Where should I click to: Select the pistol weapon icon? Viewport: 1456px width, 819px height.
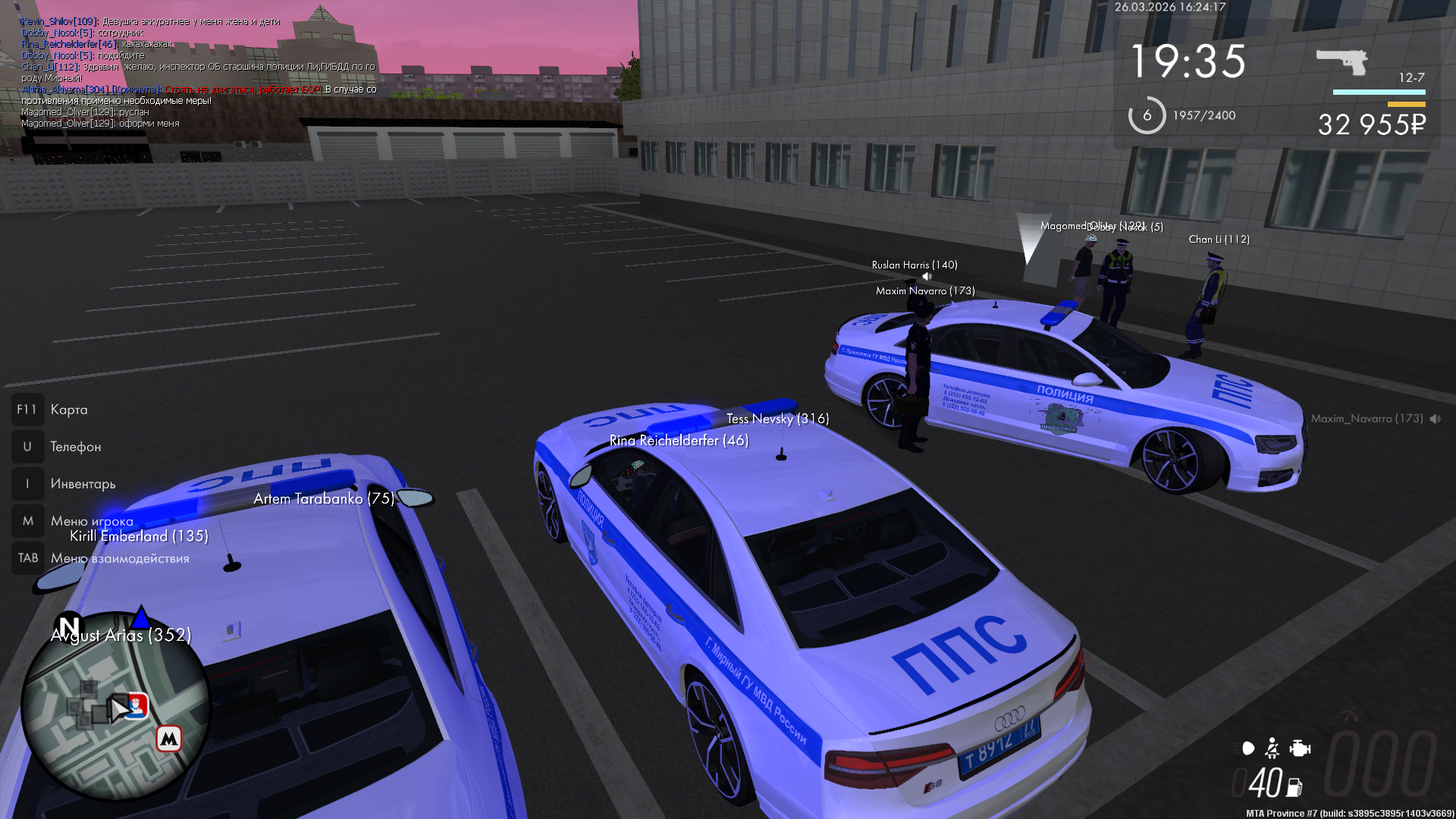pyautogui.click(x=1341, y=61)
